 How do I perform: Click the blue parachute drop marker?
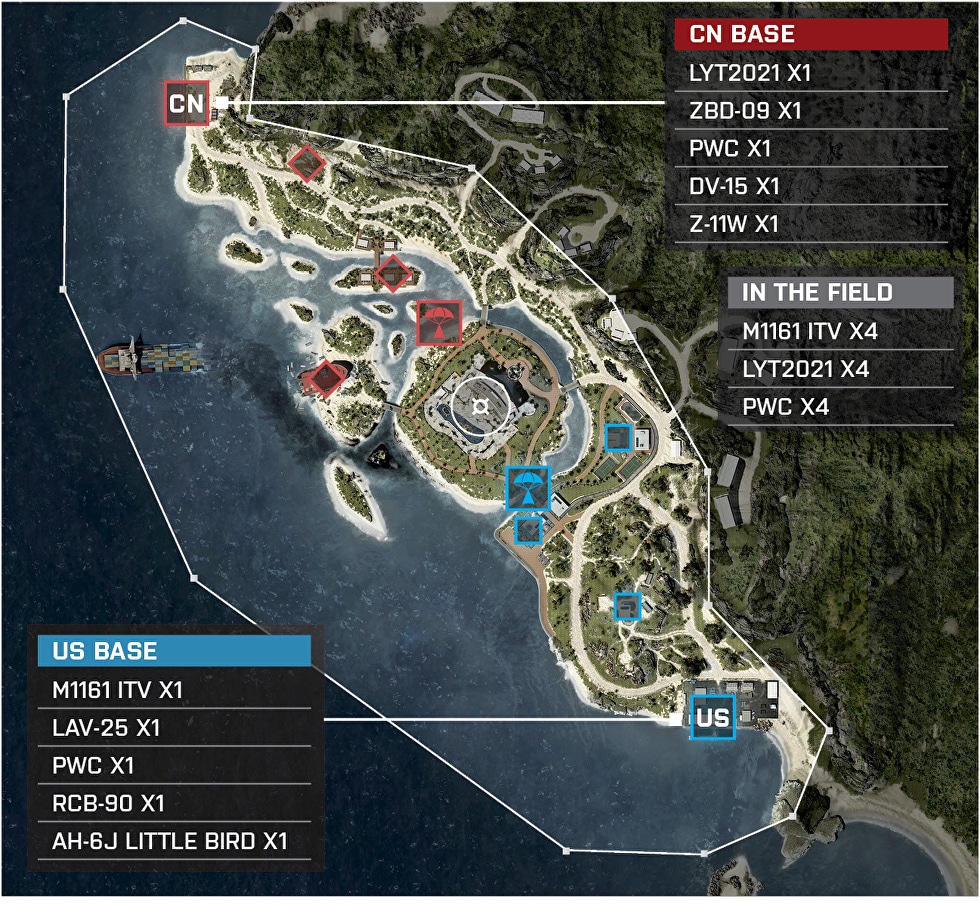point(527,488)
